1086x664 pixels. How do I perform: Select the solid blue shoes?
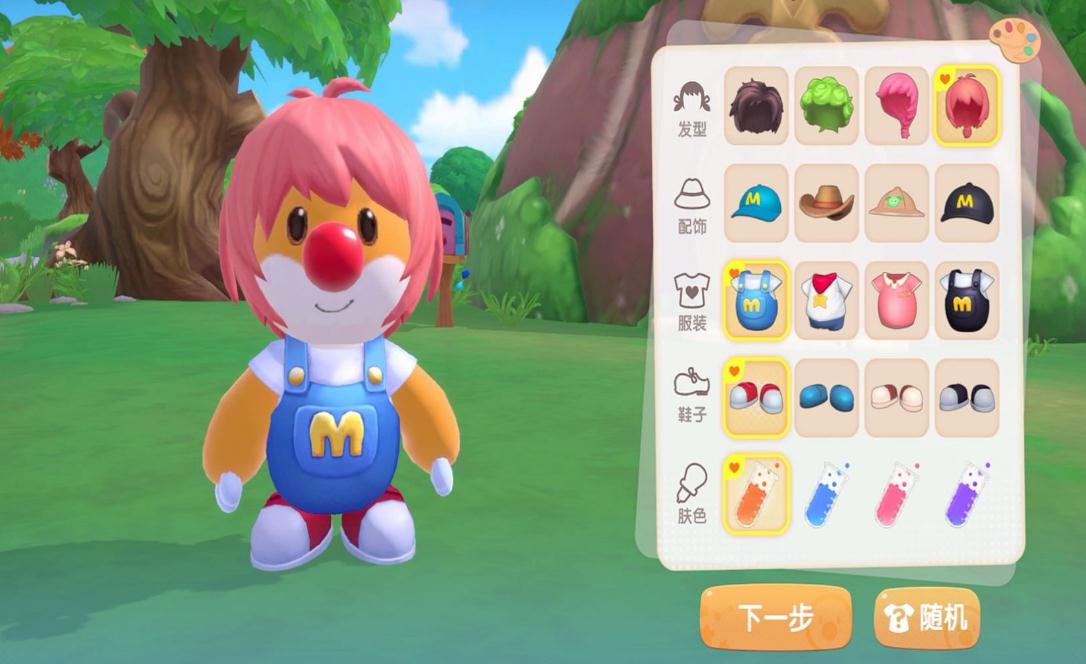pyautogui.click(x=826, y=397)
